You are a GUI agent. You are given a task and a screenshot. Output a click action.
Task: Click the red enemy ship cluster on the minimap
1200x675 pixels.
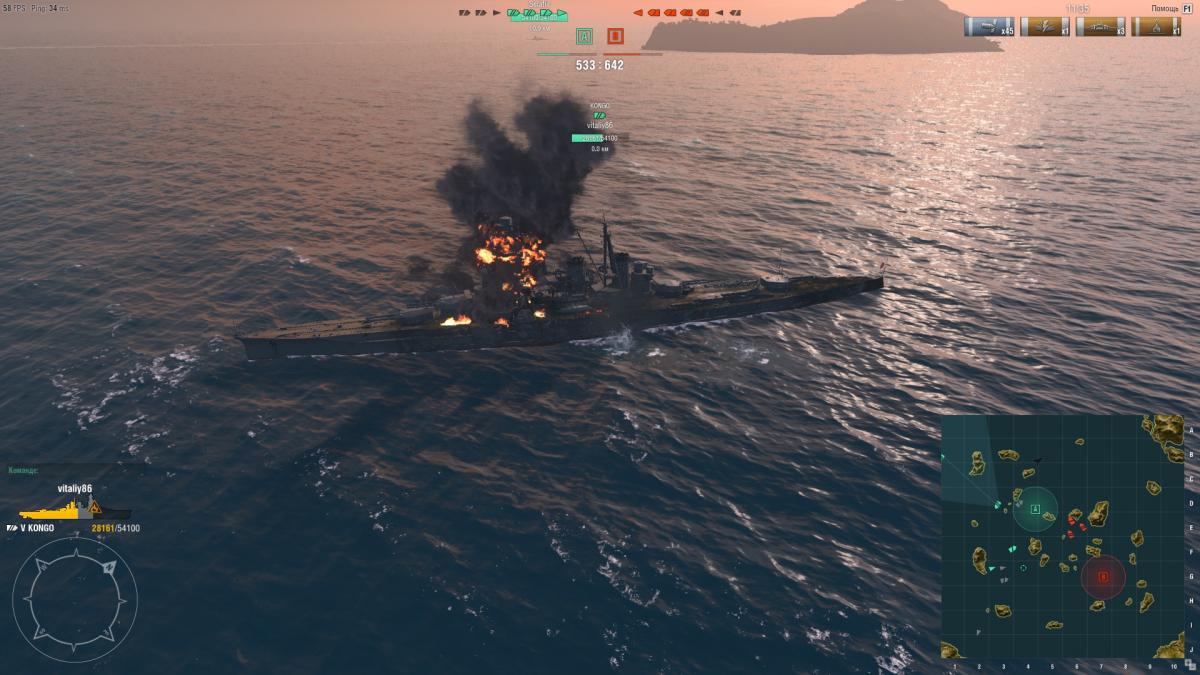pyautogui.click(x=1075, y=523)
